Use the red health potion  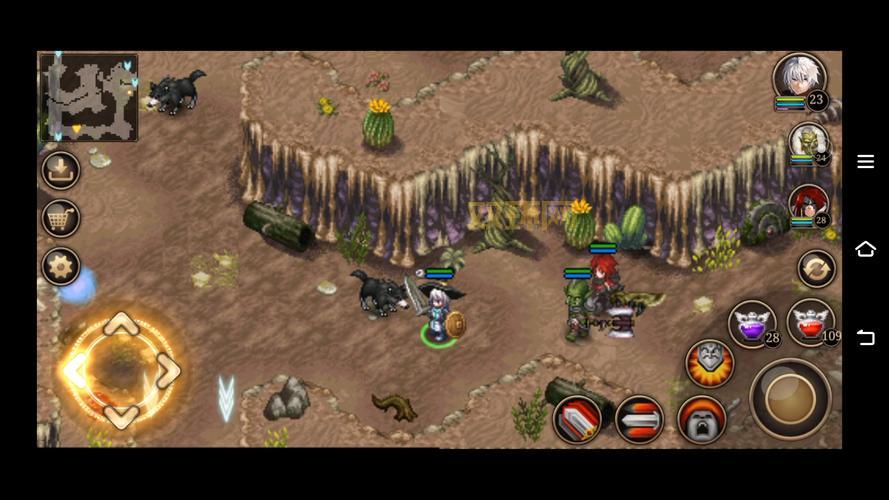click(x=811, y=322)
